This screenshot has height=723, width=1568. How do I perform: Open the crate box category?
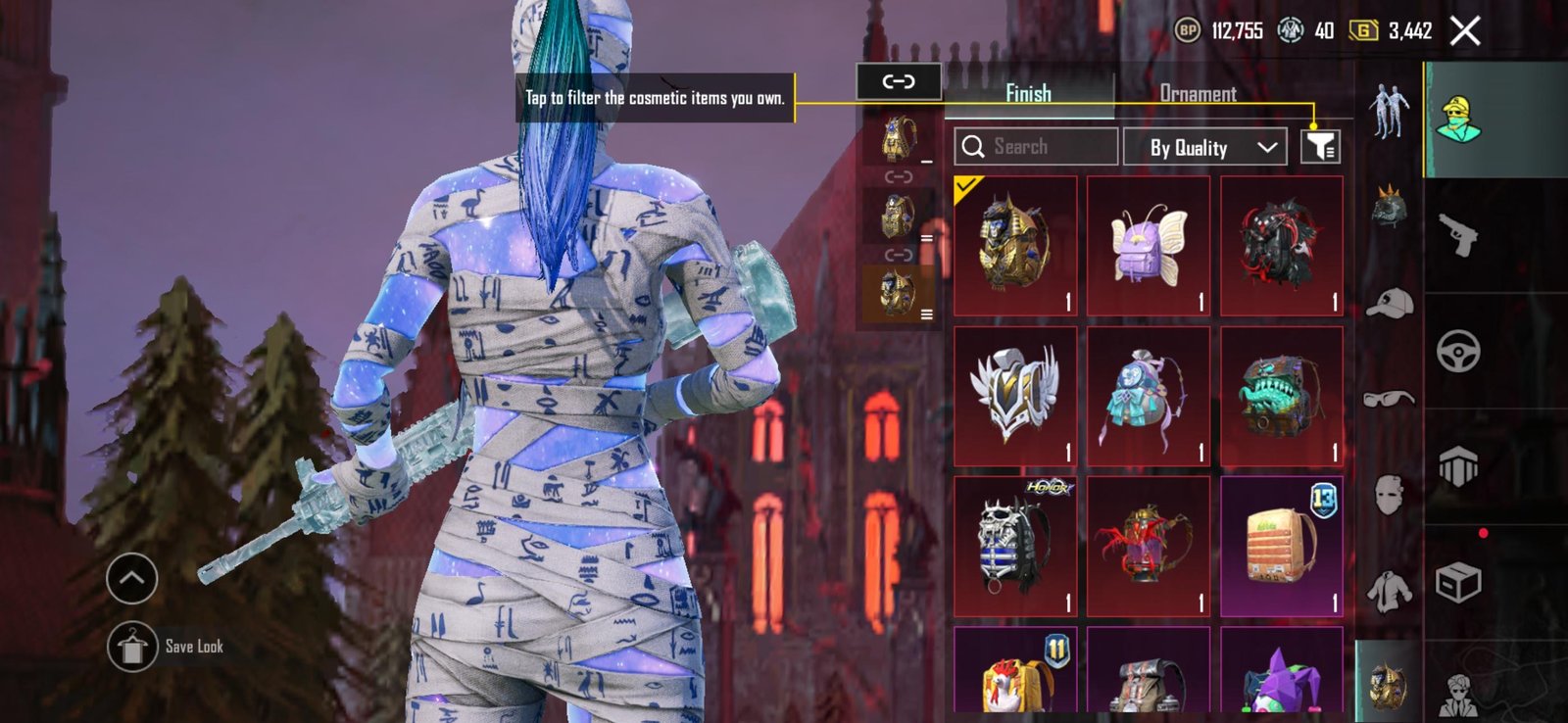(1458, 583)
